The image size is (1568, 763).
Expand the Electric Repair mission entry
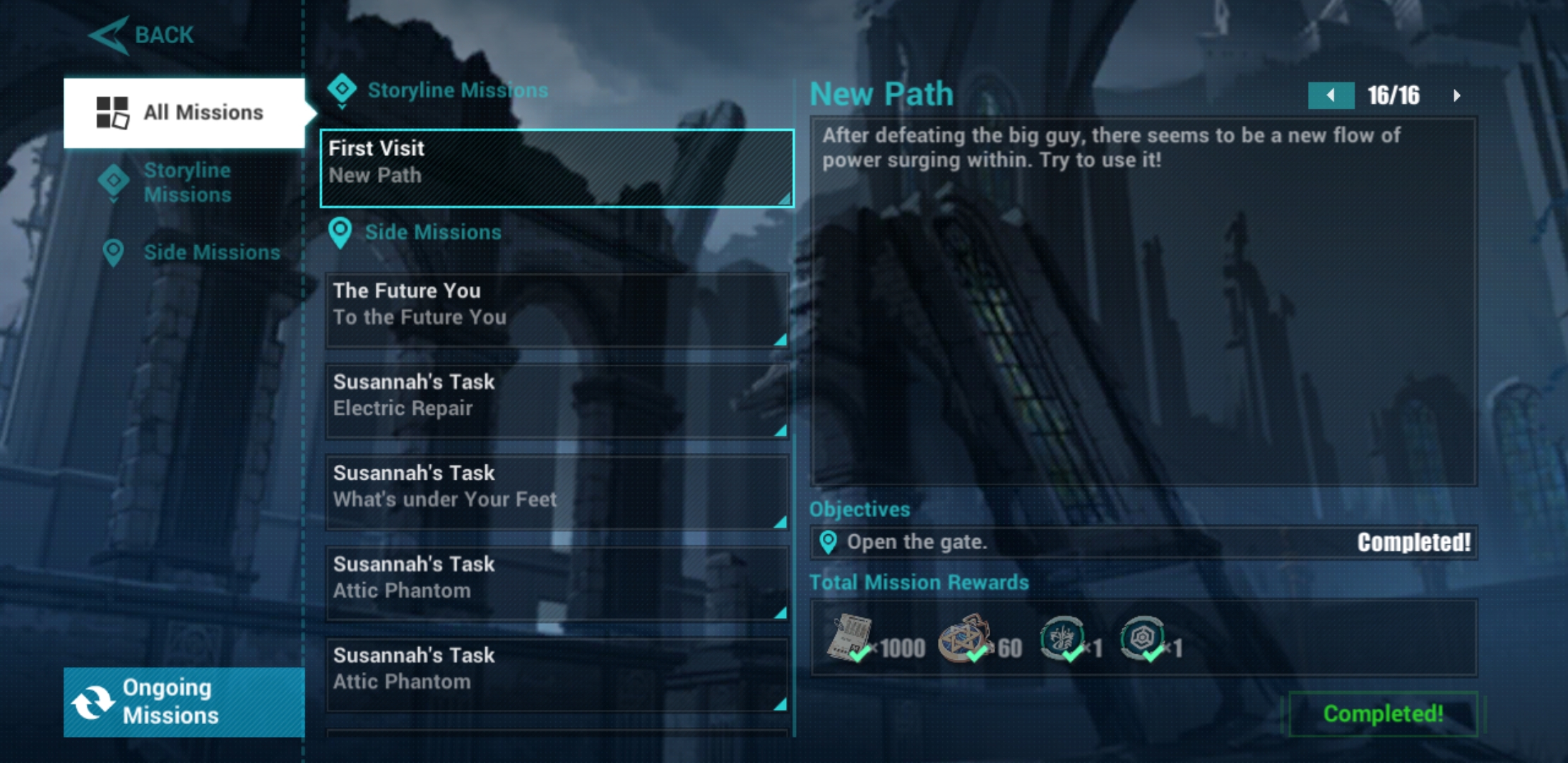pos(783,431)
